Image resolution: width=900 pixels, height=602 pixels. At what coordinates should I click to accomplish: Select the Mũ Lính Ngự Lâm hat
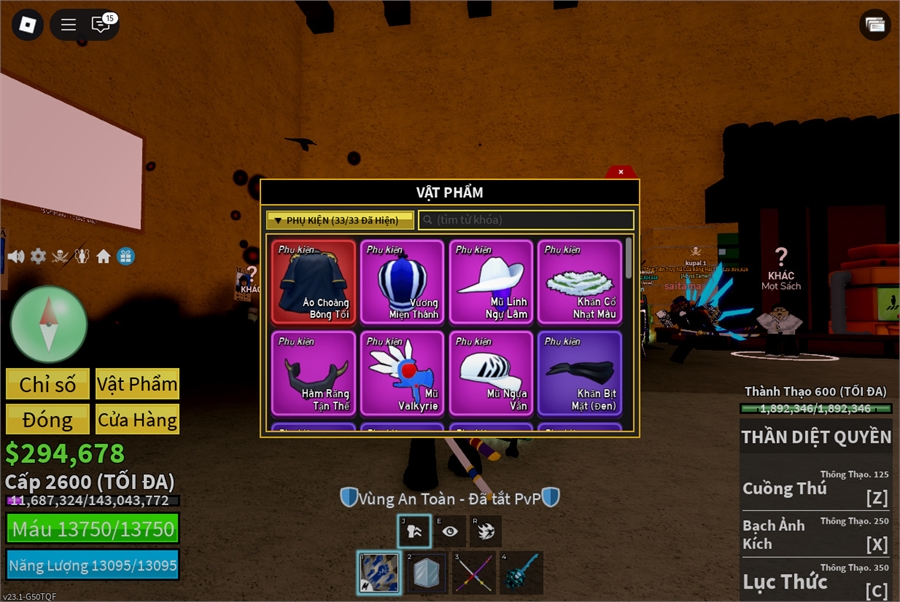[491, 281]
